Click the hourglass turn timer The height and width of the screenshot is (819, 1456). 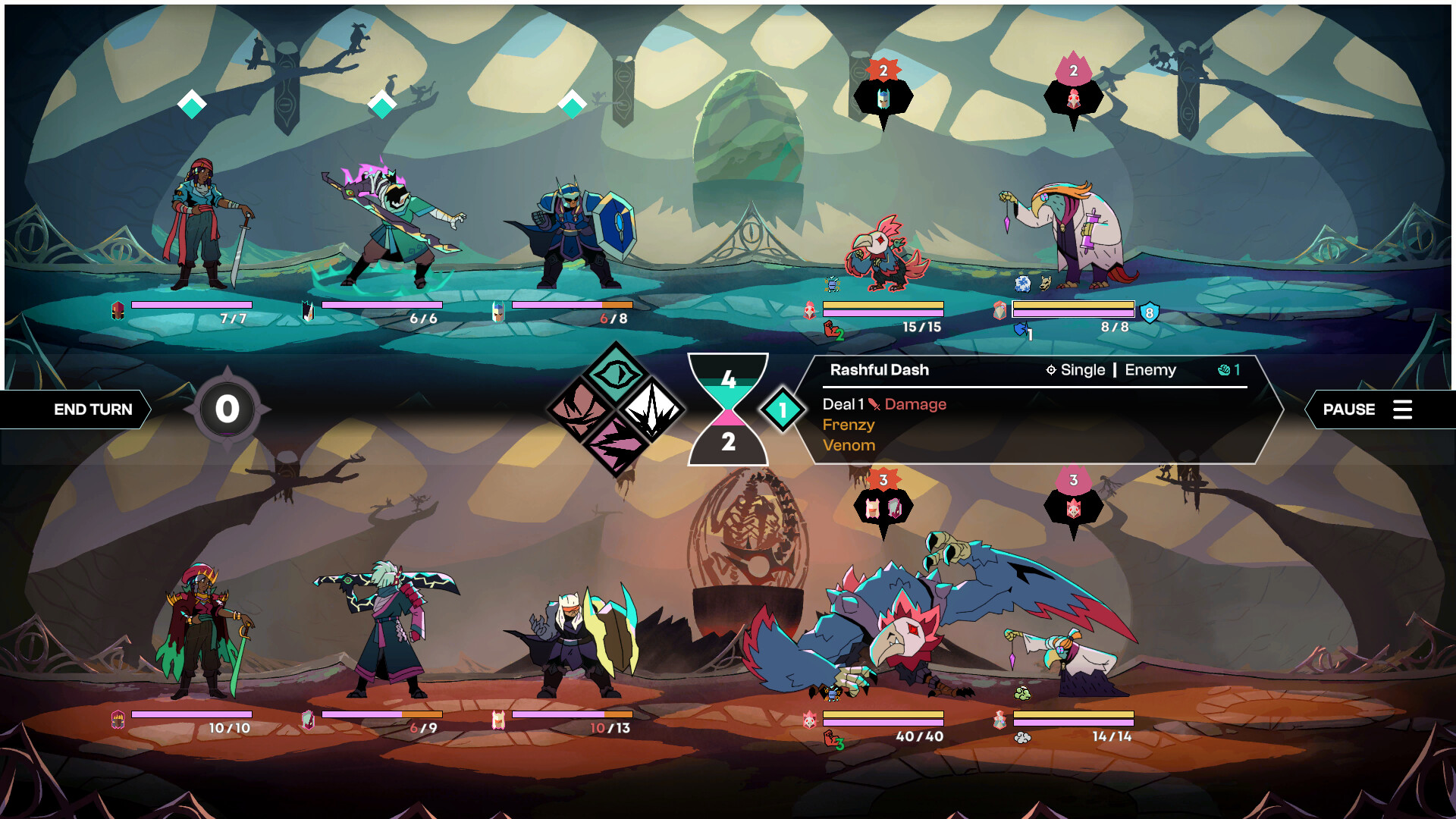pyautogui.click(x=728, y=407)
